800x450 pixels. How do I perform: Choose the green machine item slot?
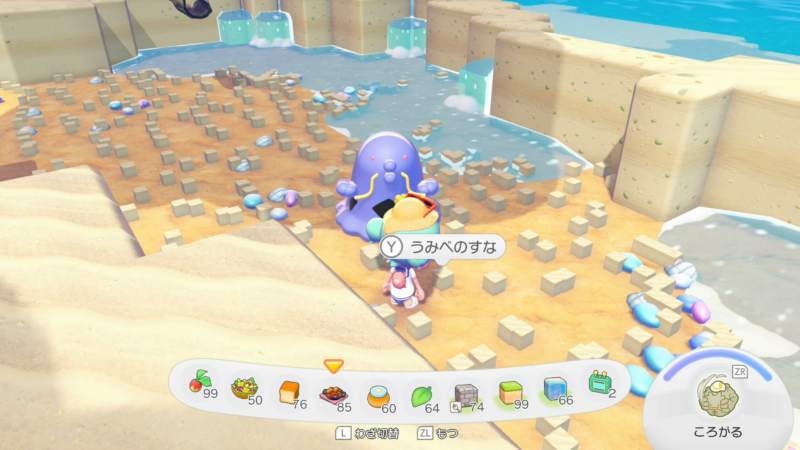click(x=598, y=384)
